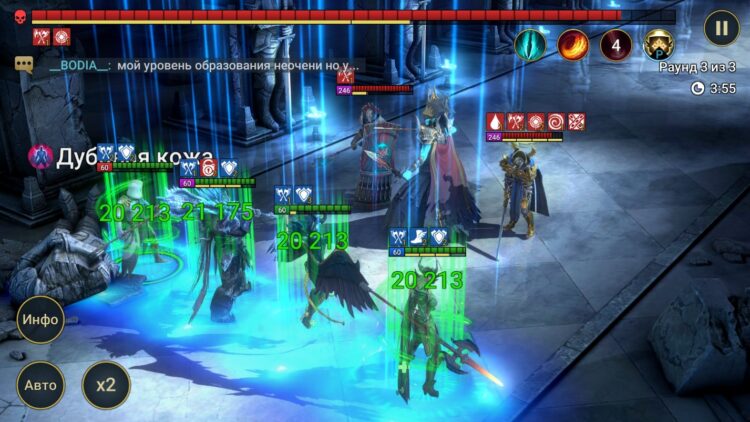Tap the golden crowned passive skill icon

[658, 44]
